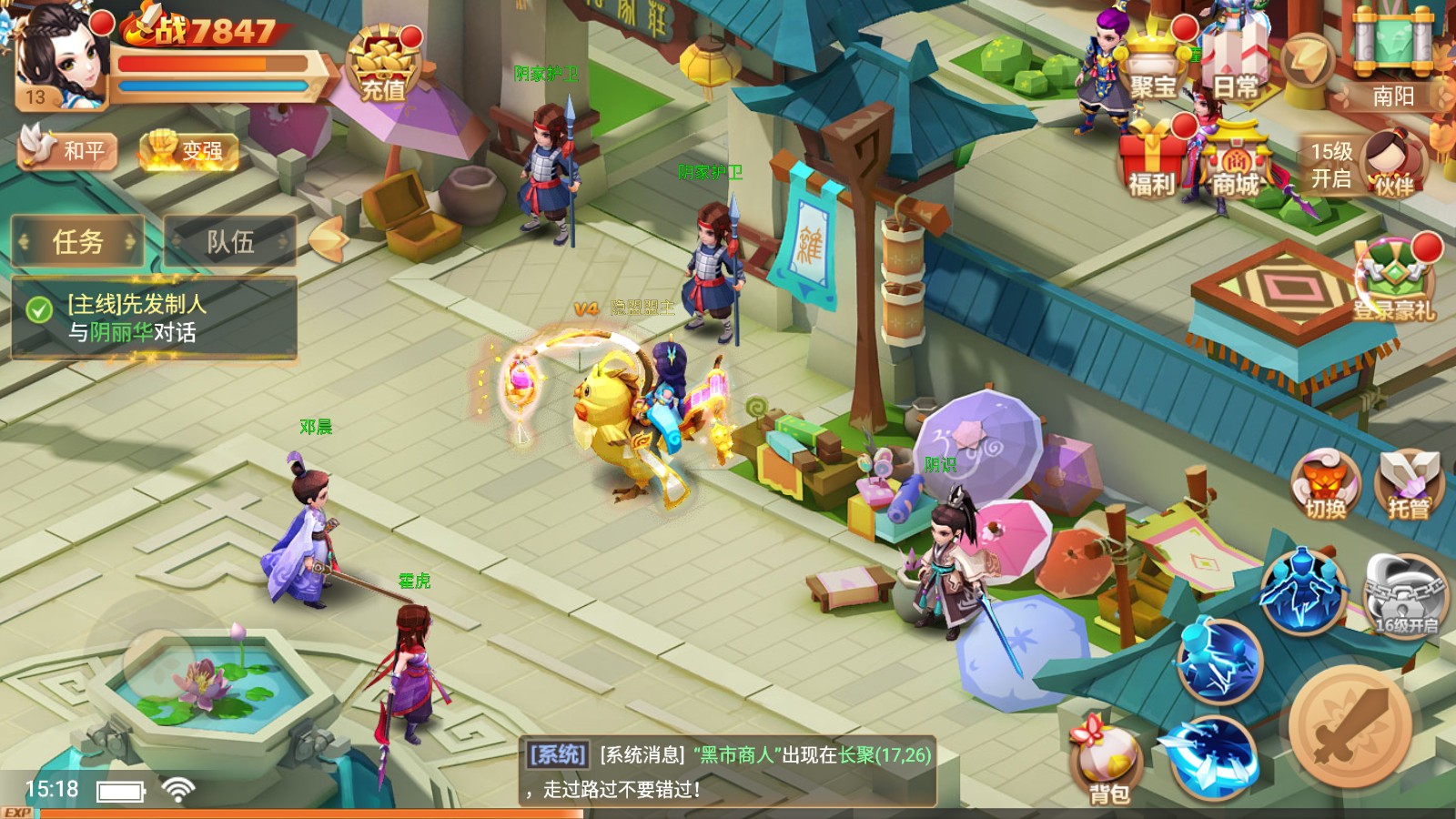The width and height of the screenshot is (1456, 819).
Task: Tap the player avatar portrait
Action: point(60,56)
